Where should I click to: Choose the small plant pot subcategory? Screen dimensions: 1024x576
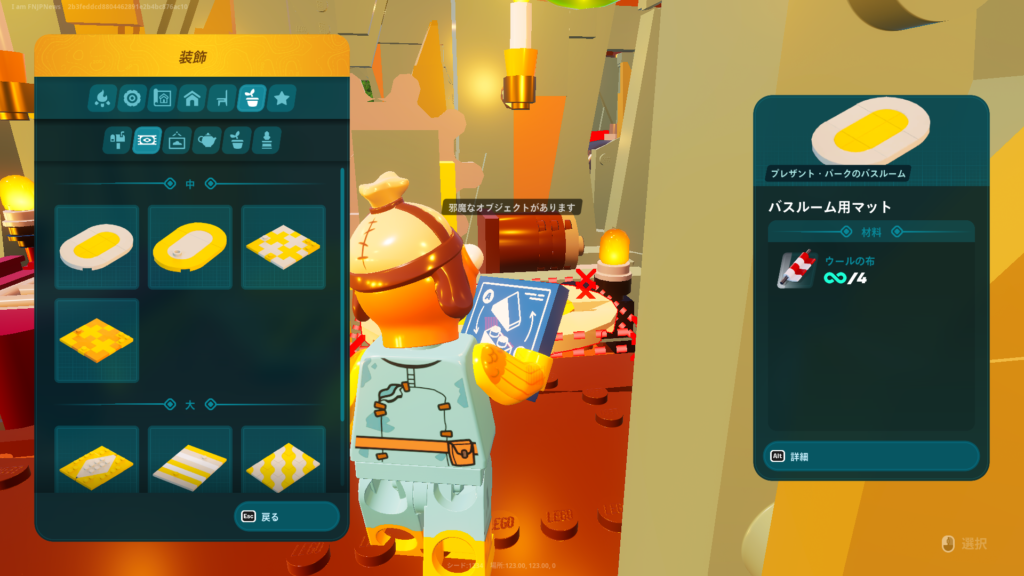237,140
